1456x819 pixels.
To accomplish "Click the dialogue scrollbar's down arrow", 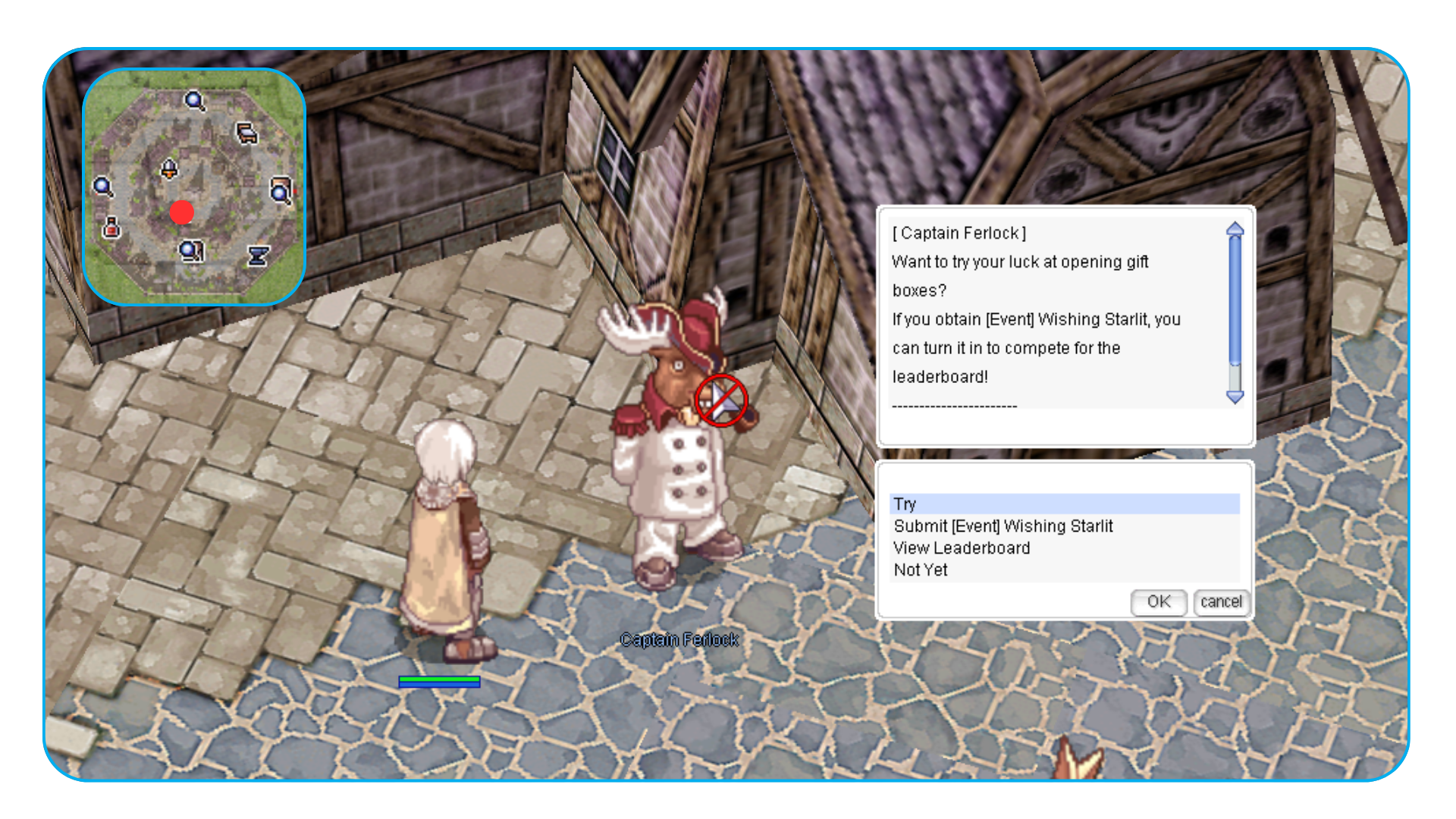I will (x=1235, y=397).
